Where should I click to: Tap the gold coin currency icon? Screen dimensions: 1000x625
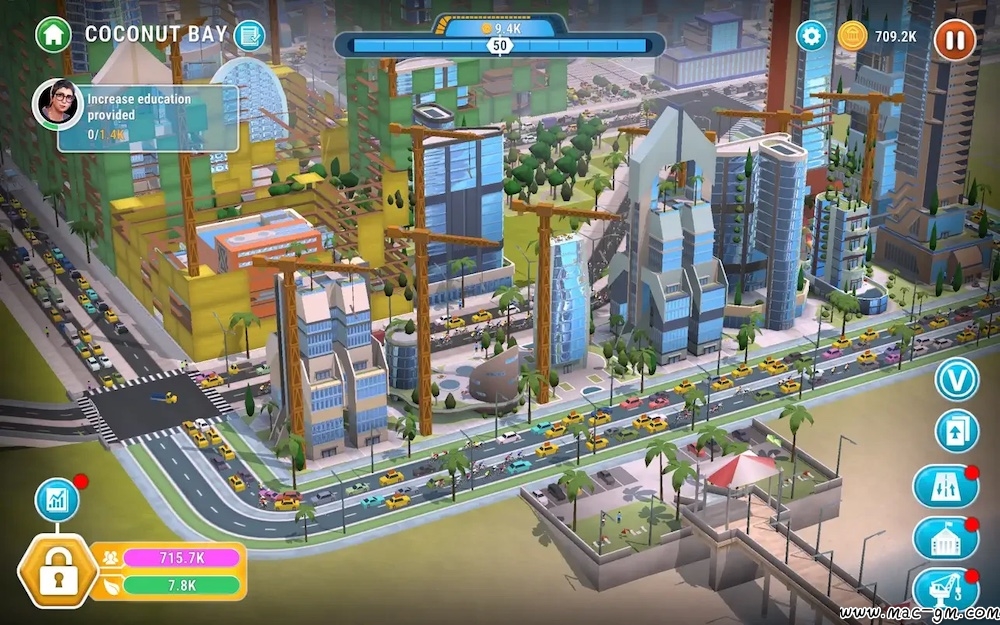coord(852,36)
